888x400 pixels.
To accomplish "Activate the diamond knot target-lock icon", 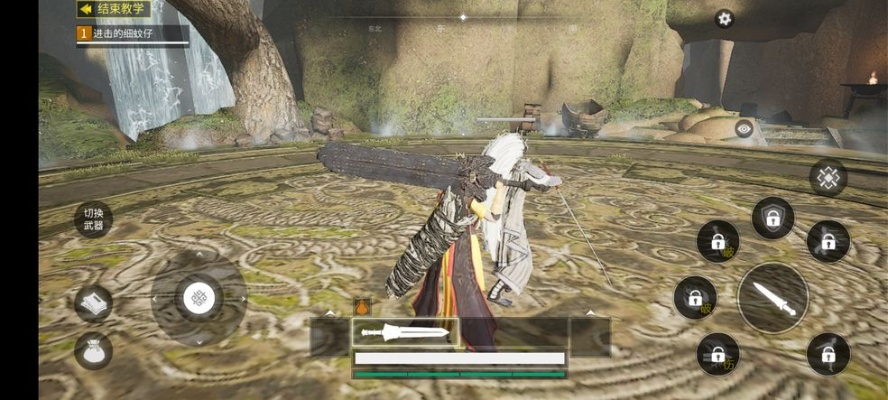I will [828, 178].
